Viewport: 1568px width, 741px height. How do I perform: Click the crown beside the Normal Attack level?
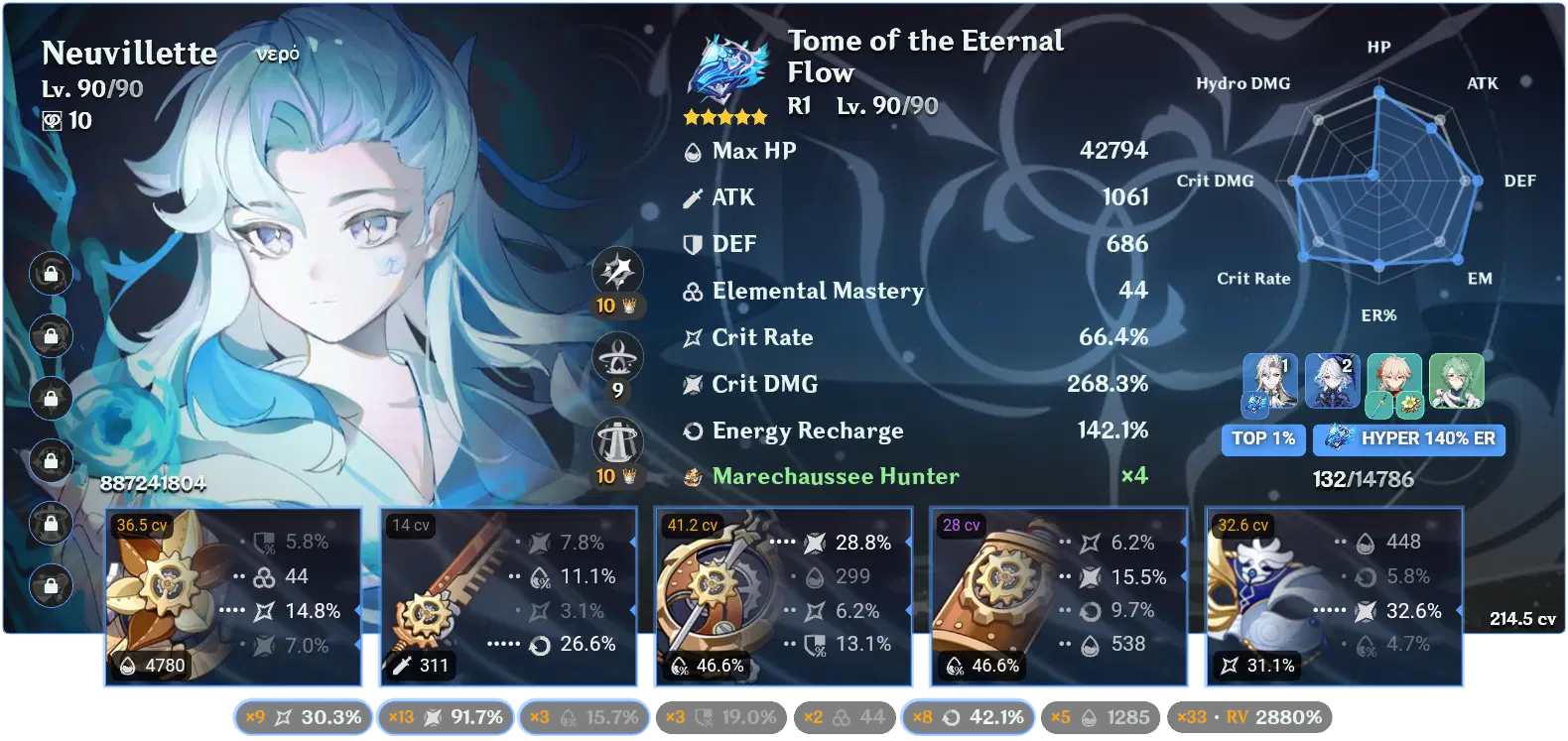(x=627, y=306)
